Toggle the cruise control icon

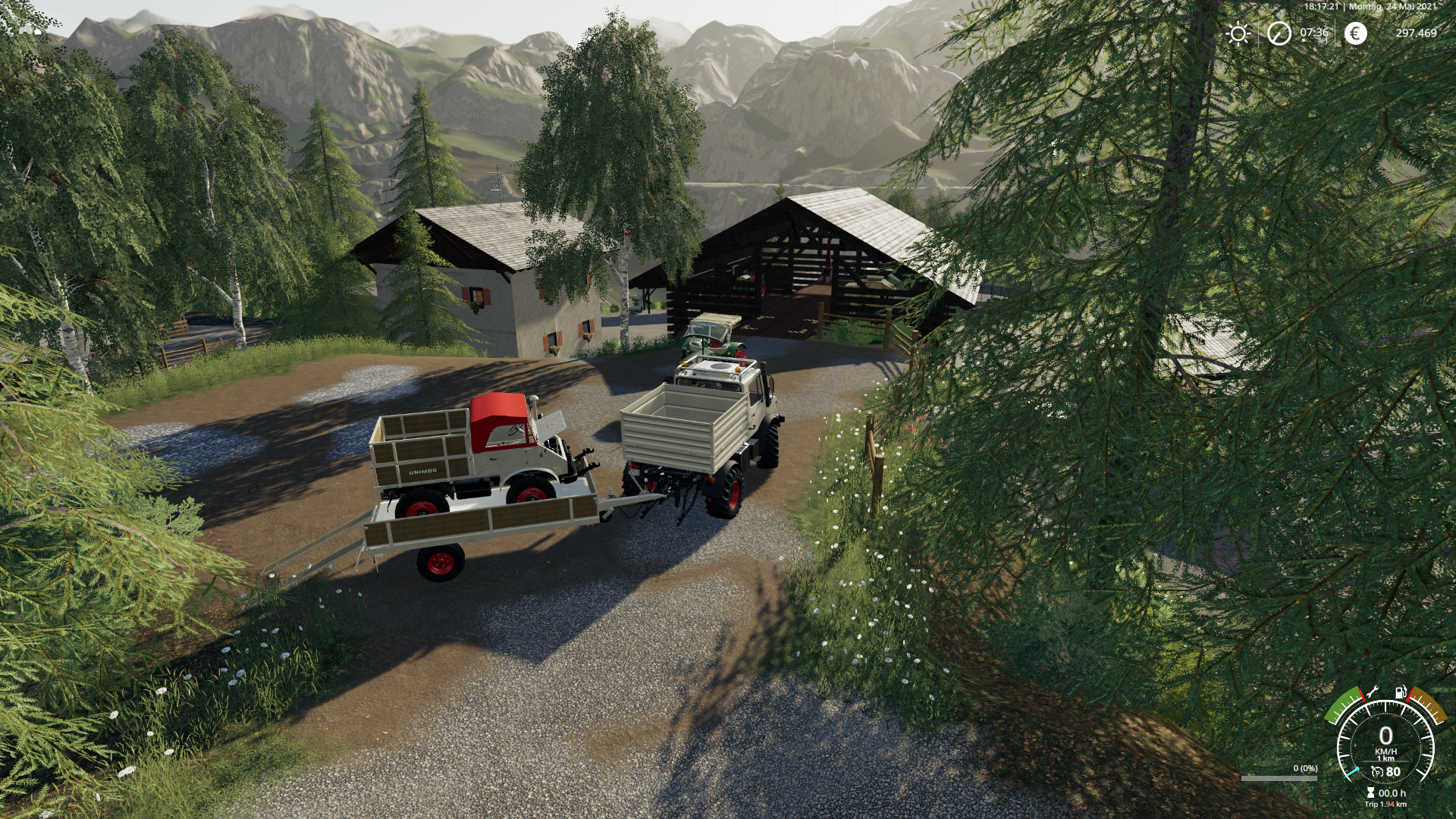[x=1377, y=772]
